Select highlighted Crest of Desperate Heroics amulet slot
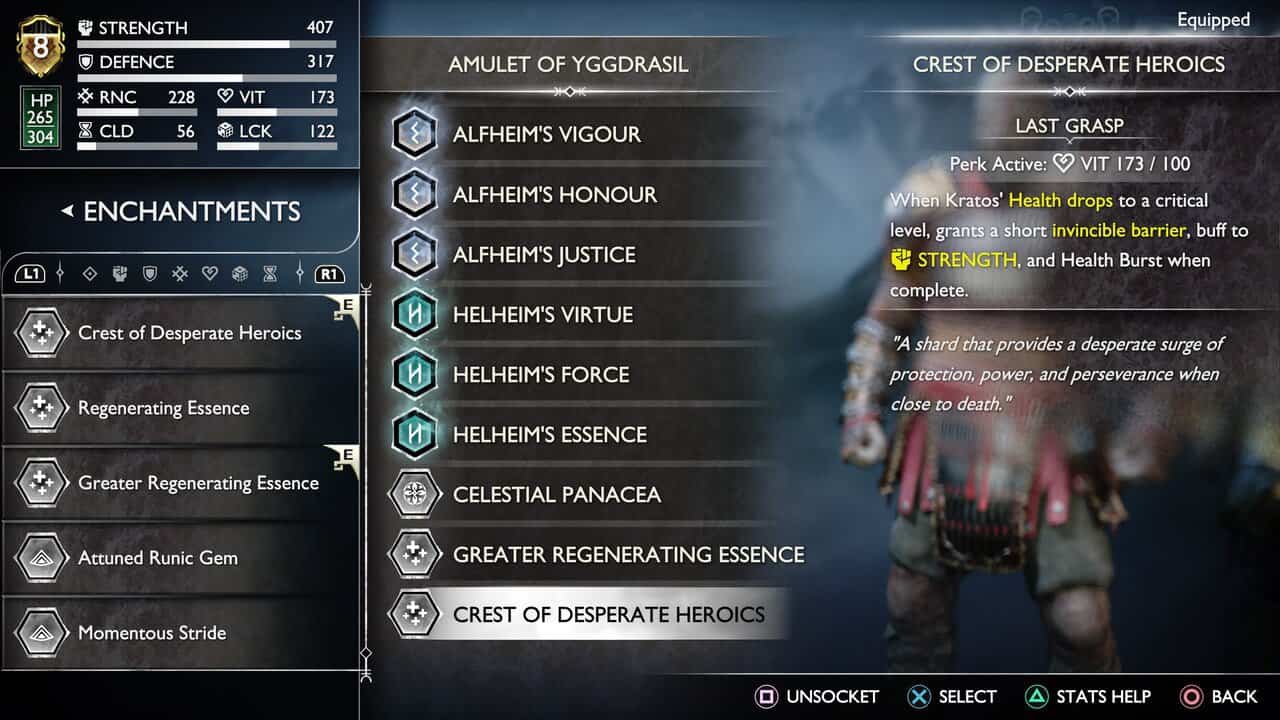The height and width of the screenshot is (720, 1280). 608,614
